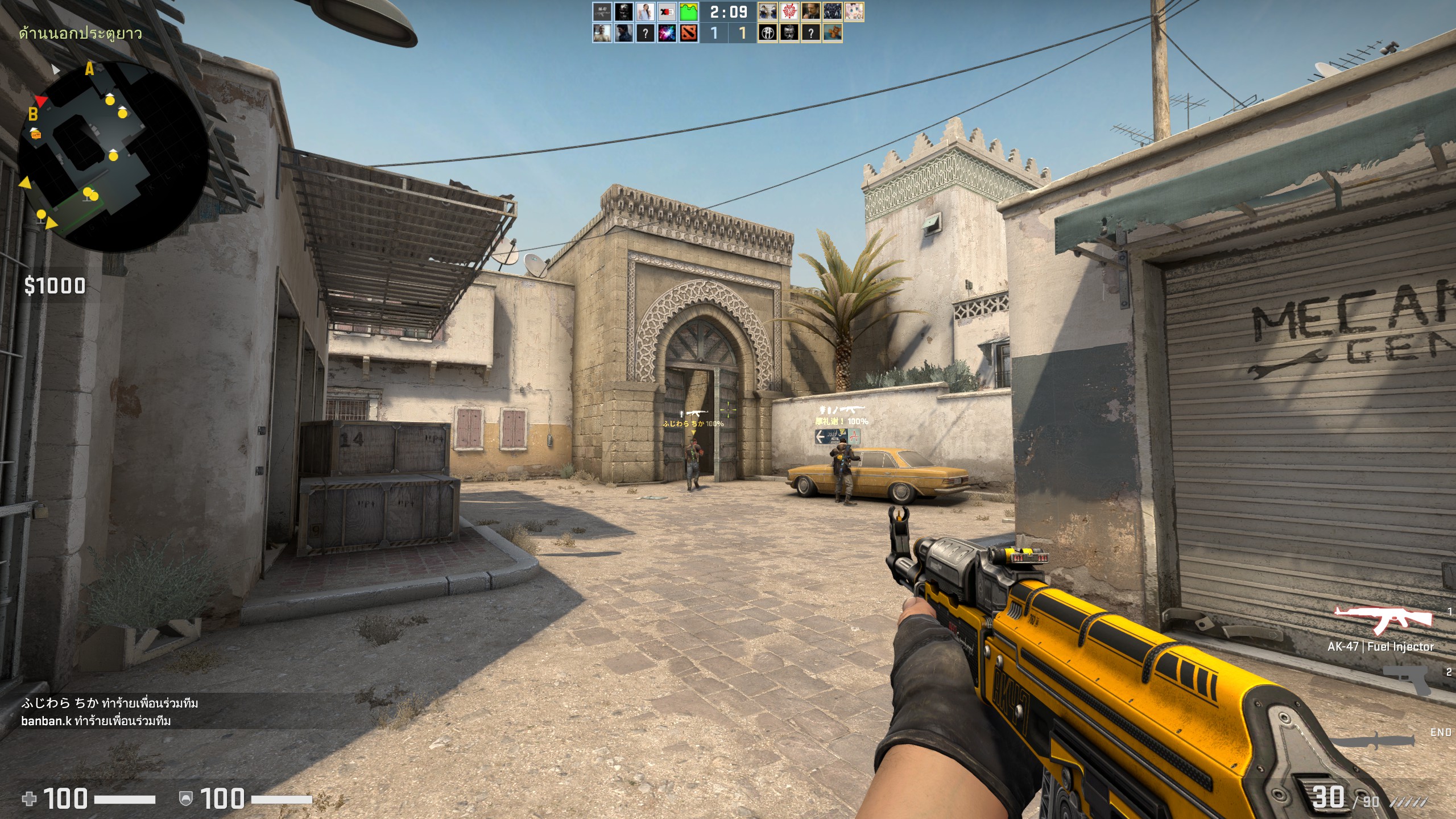This screenshot has width=1456, height=819.
Task: Select the red snowflake emblem avatar
Action: point(789,11)
